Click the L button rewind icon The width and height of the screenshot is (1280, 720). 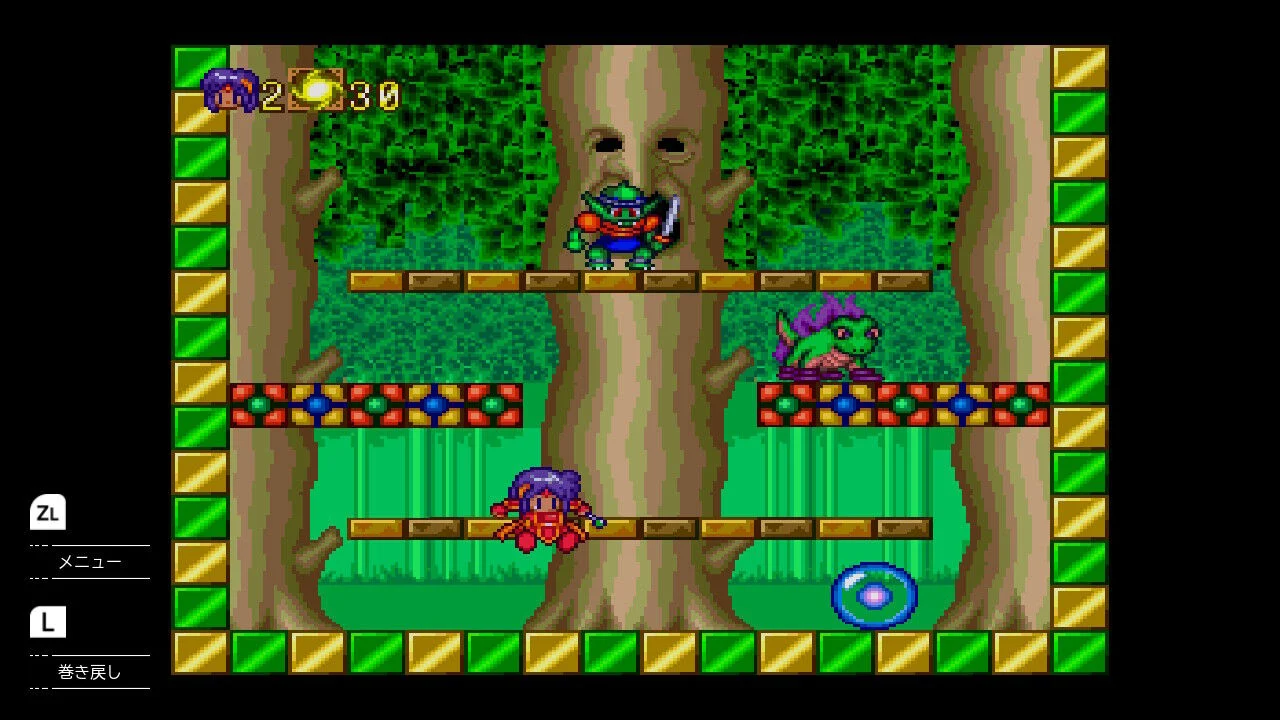pyautogui.click(x=48, y=622)
